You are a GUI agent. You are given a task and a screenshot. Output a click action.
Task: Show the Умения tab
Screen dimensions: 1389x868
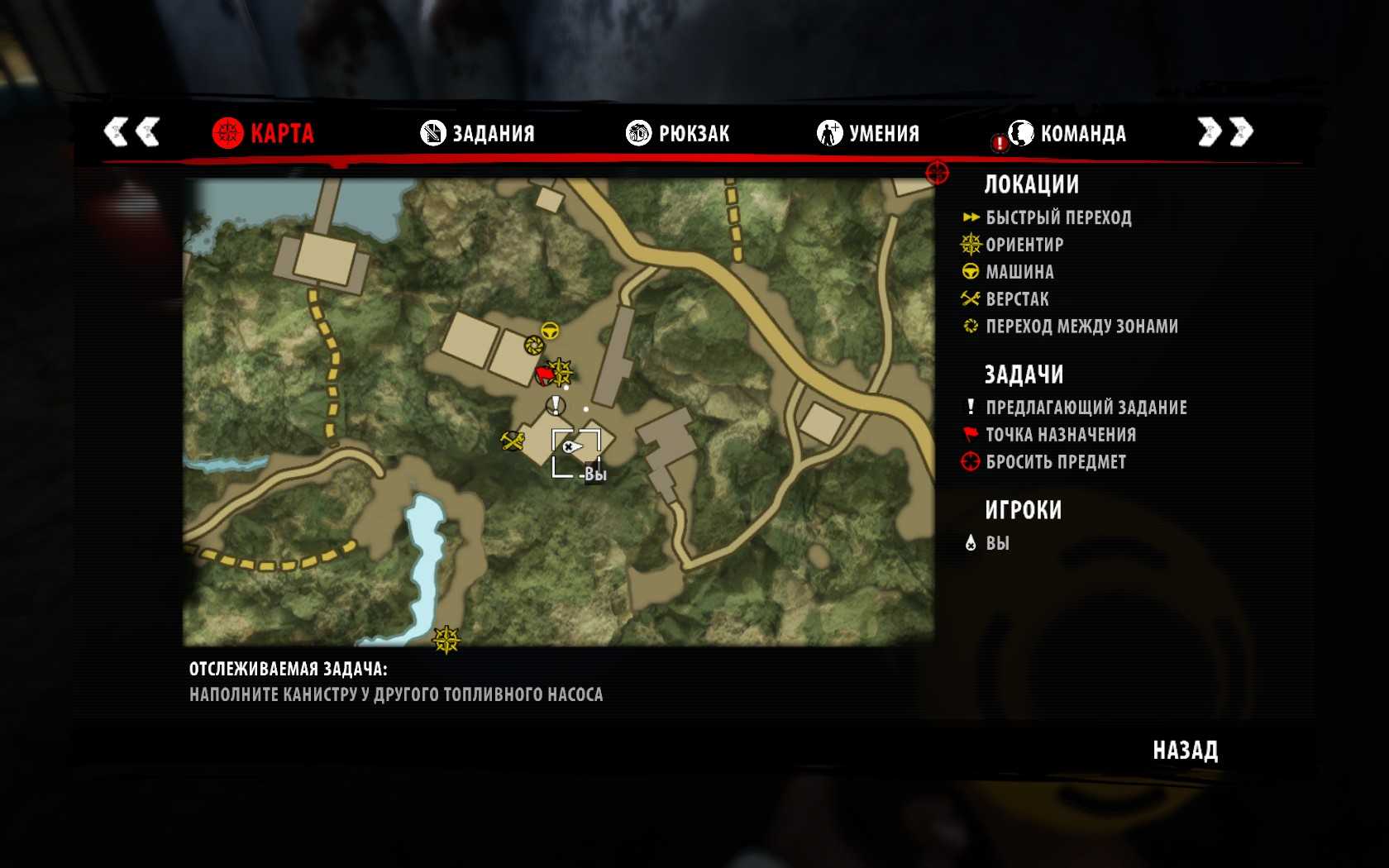[x=868, y=132]
